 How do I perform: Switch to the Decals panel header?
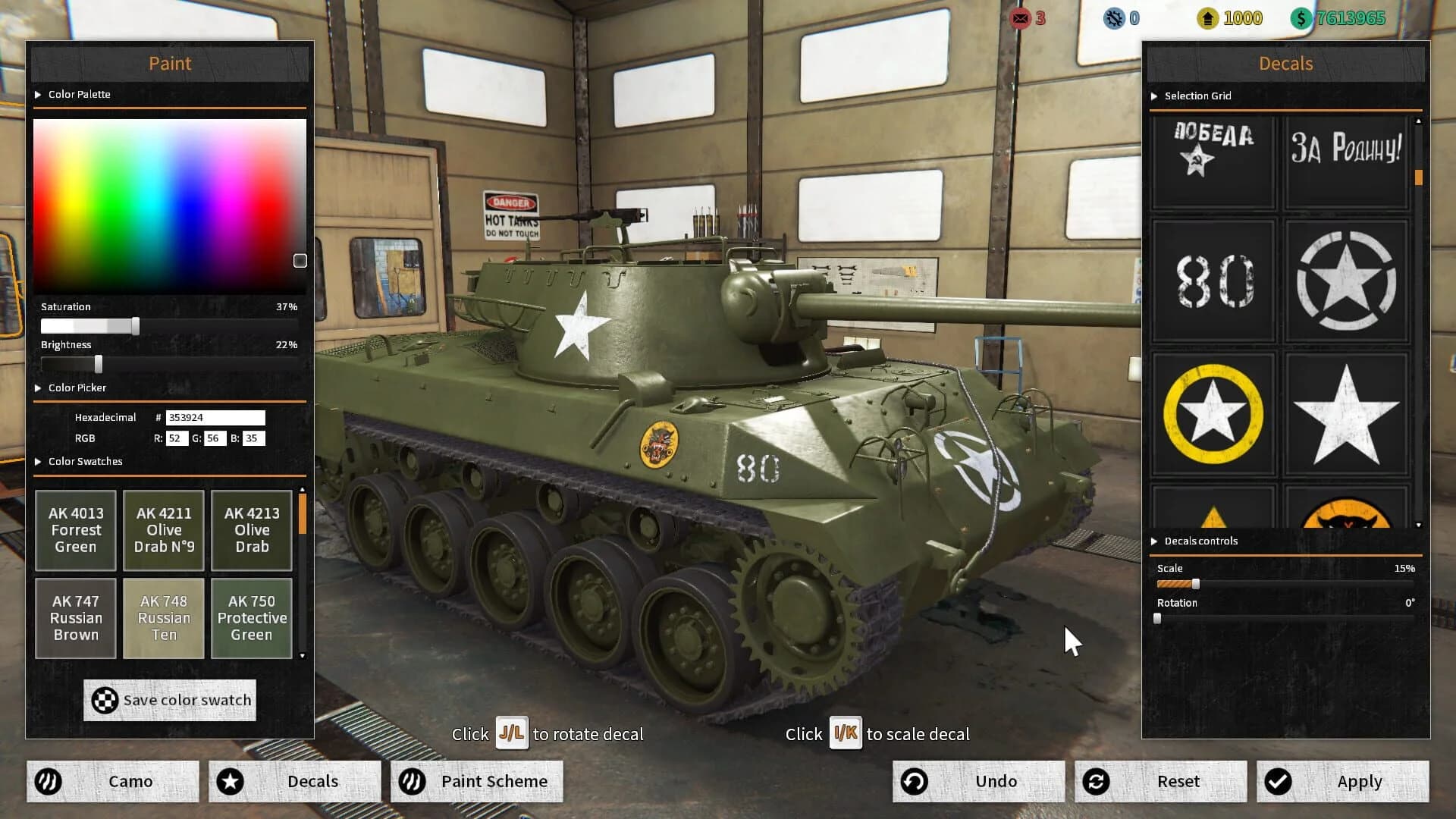[x=1285, y=64]
